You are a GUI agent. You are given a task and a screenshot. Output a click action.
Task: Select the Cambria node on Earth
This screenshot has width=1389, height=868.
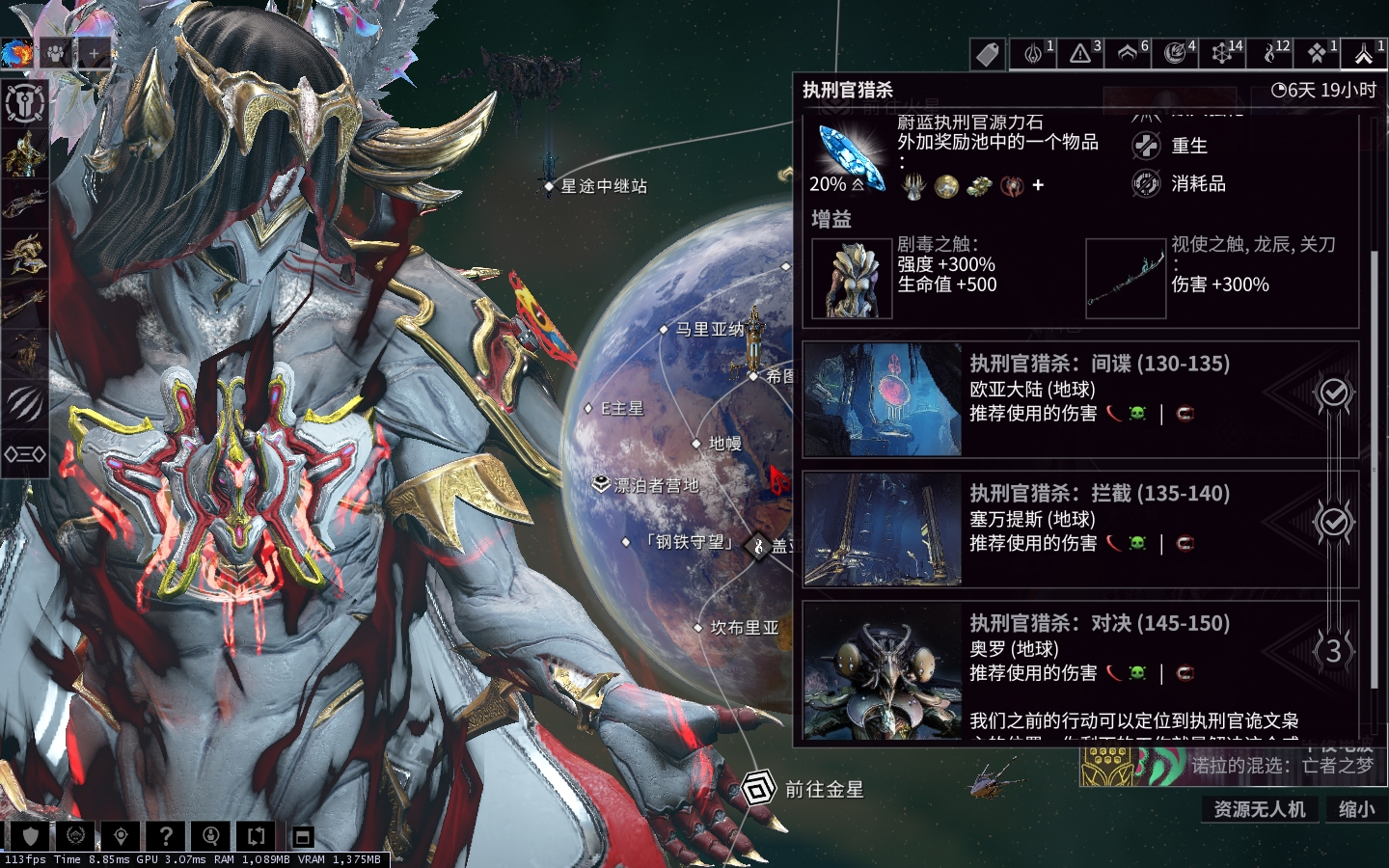pos(743,628)
